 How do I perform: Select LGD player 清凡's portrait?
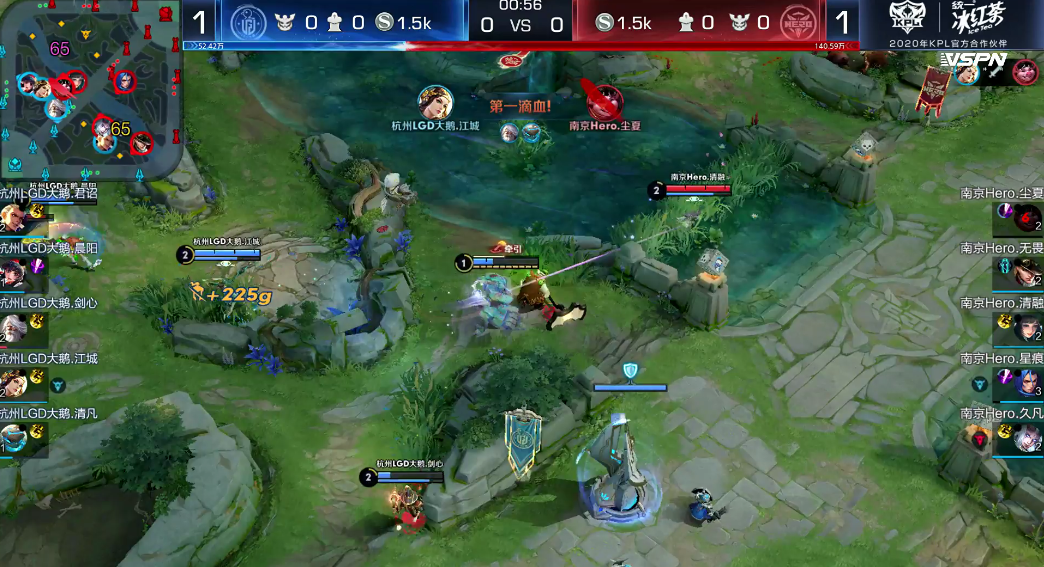[14, 437]
